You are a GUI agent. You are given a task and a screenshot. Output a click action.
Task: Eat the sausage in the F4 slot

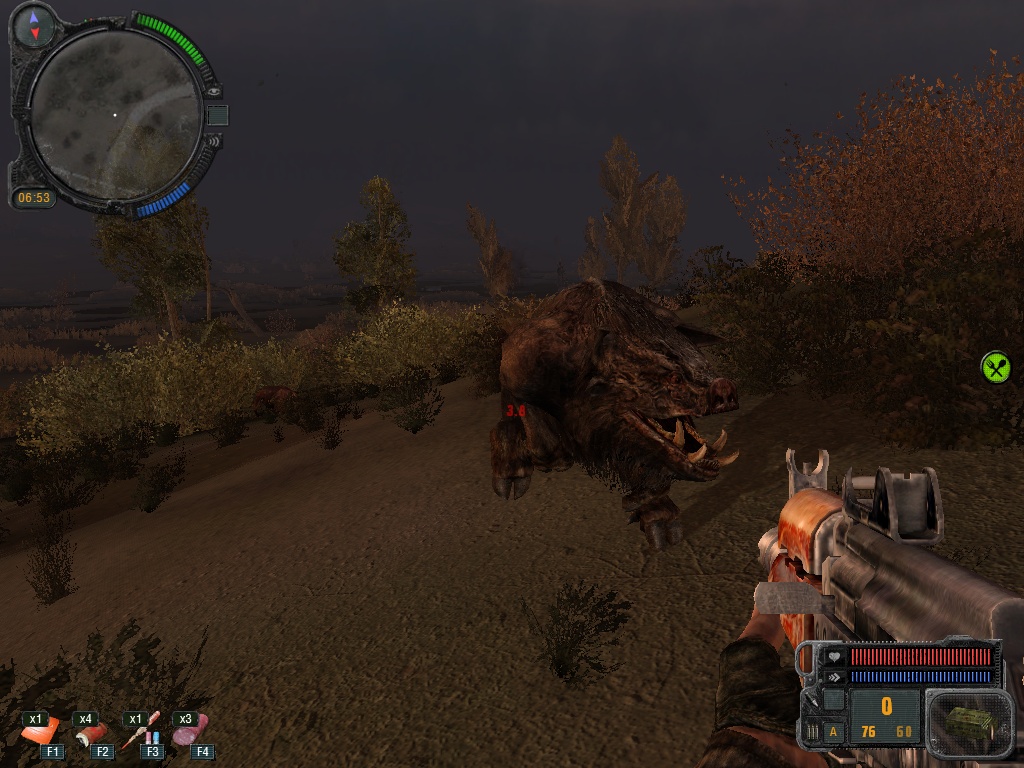pos(190,731)
